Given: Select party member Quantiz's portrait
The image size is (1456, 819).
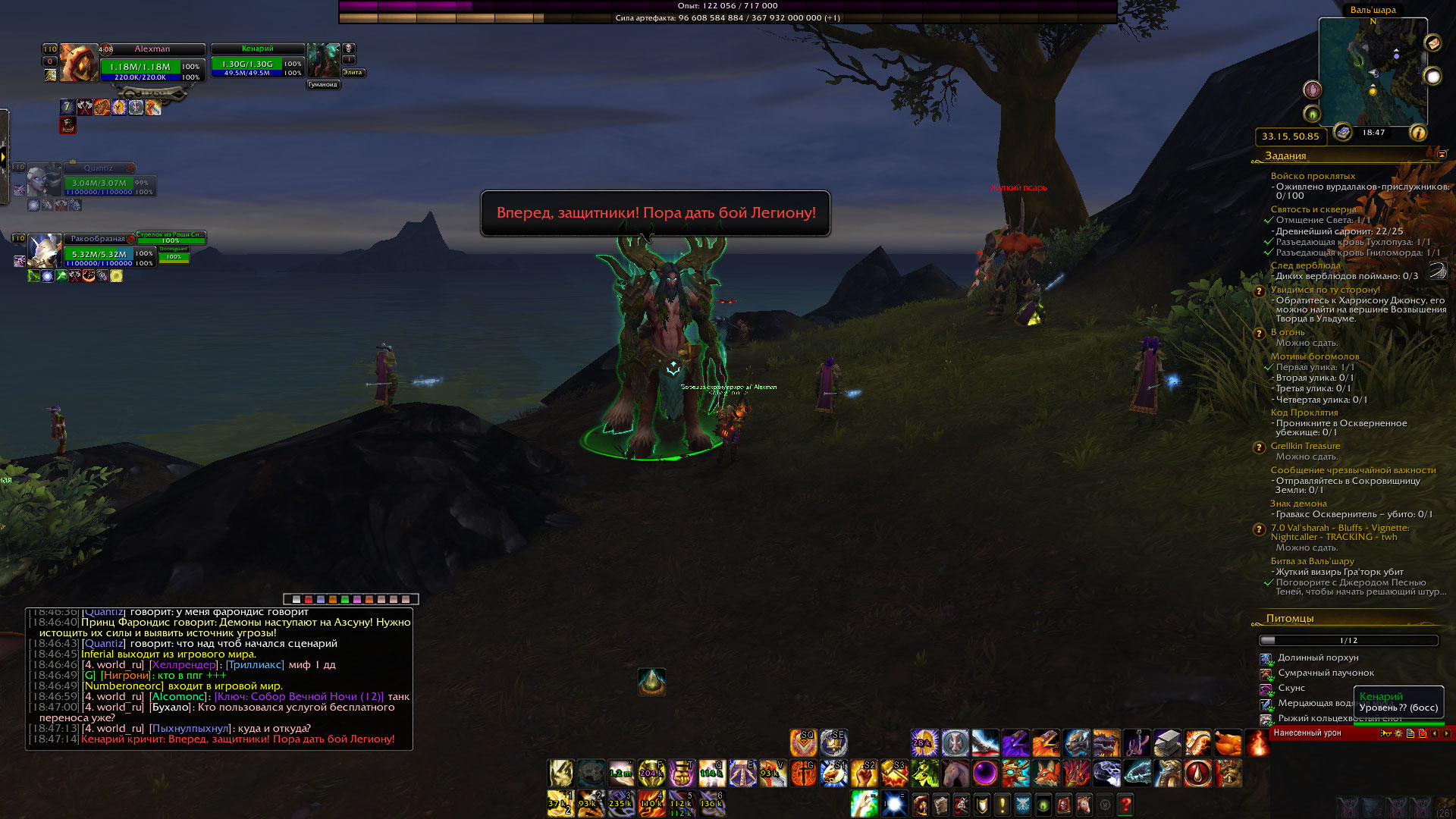Looking at the screenshot, I should tap(43, 180).
